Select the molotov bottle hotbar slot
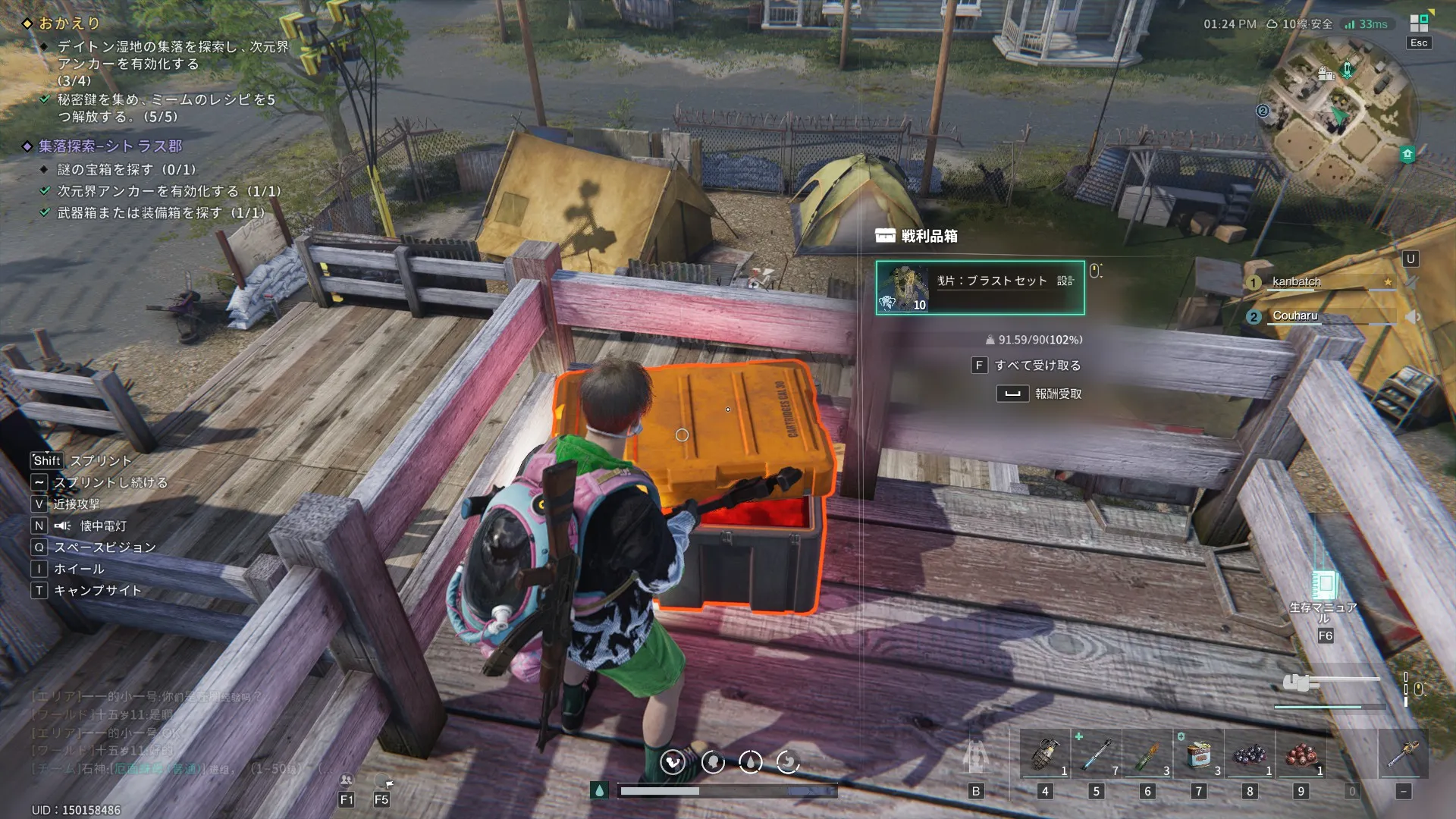Image resolution: width=1456 pixels, height=819 pixels. point(1147,755)
